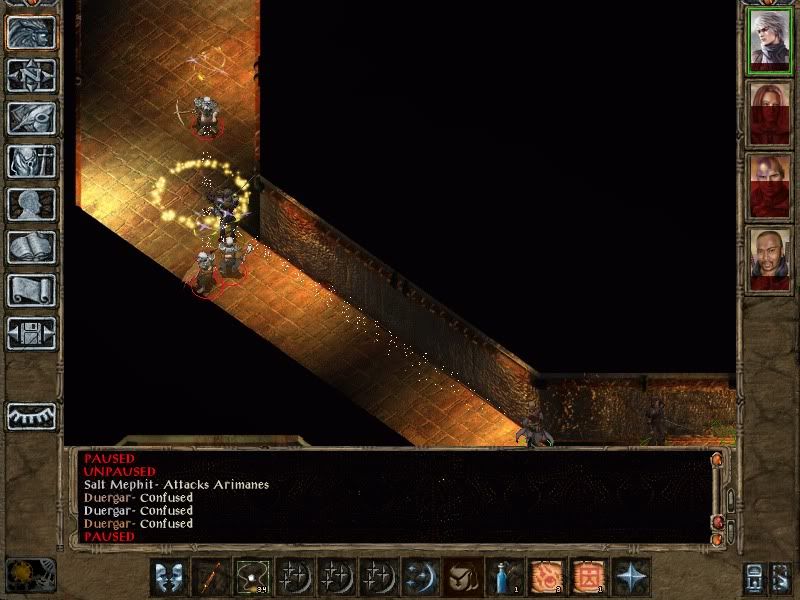This screenshot has height=600, width=800.
Task: Open the character record bust button
Action: click(31, 204)
